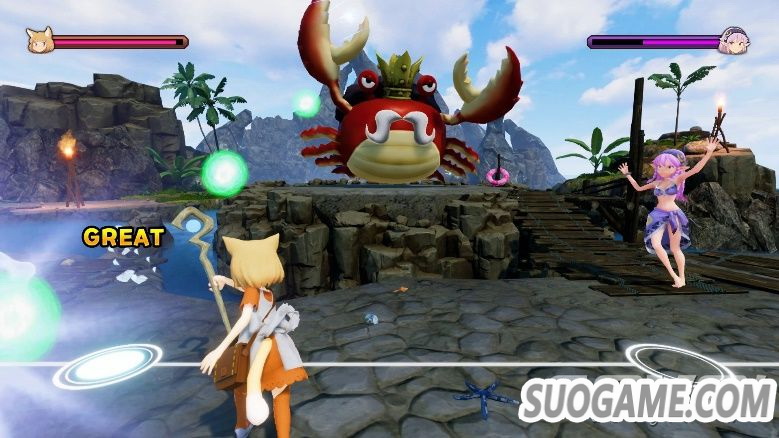The height and width of the screenshot is (438, 779).
Task: Click the purple-haired girl portrait icon
Action: tap(735, 41)
